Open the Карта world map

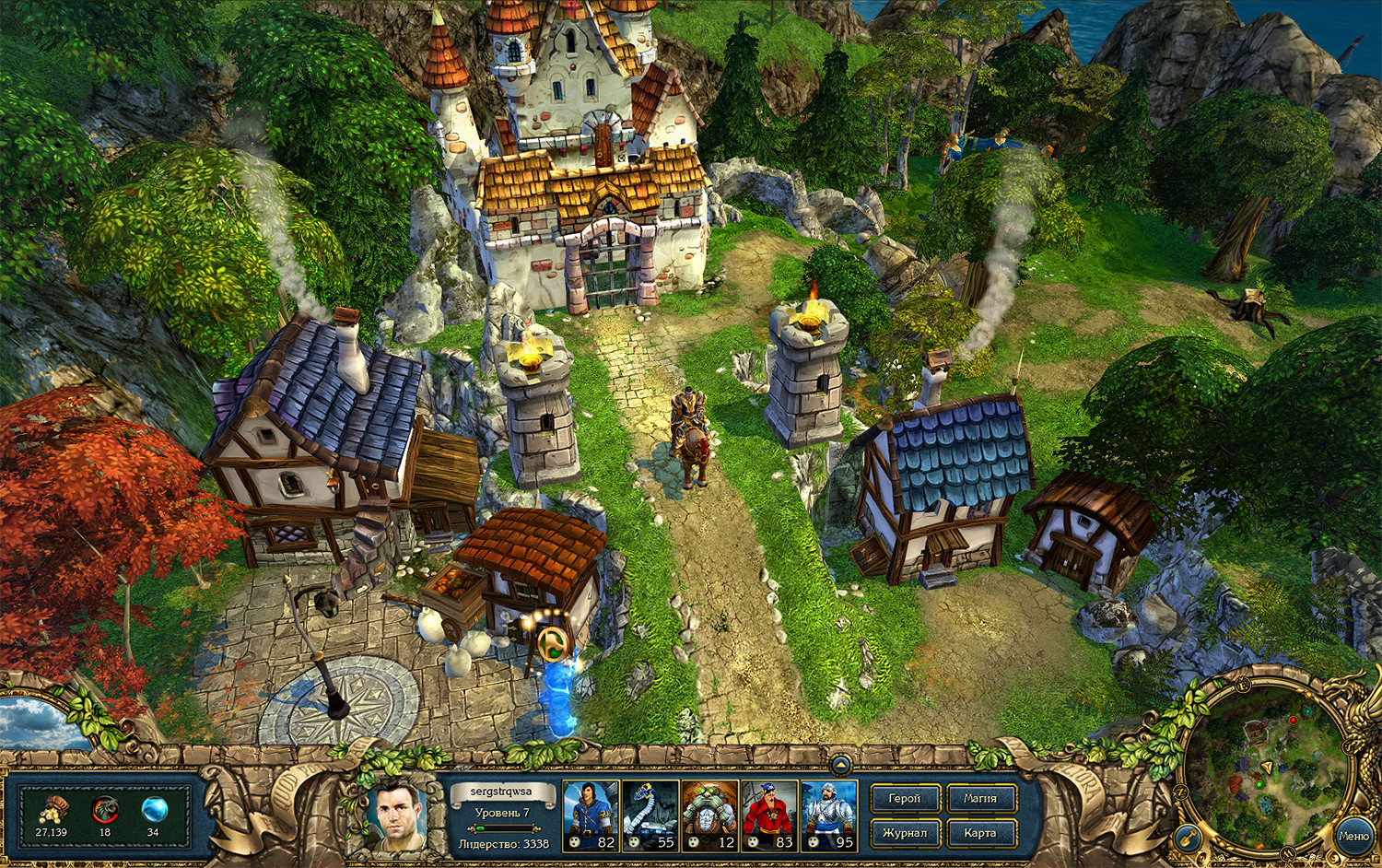979,833
